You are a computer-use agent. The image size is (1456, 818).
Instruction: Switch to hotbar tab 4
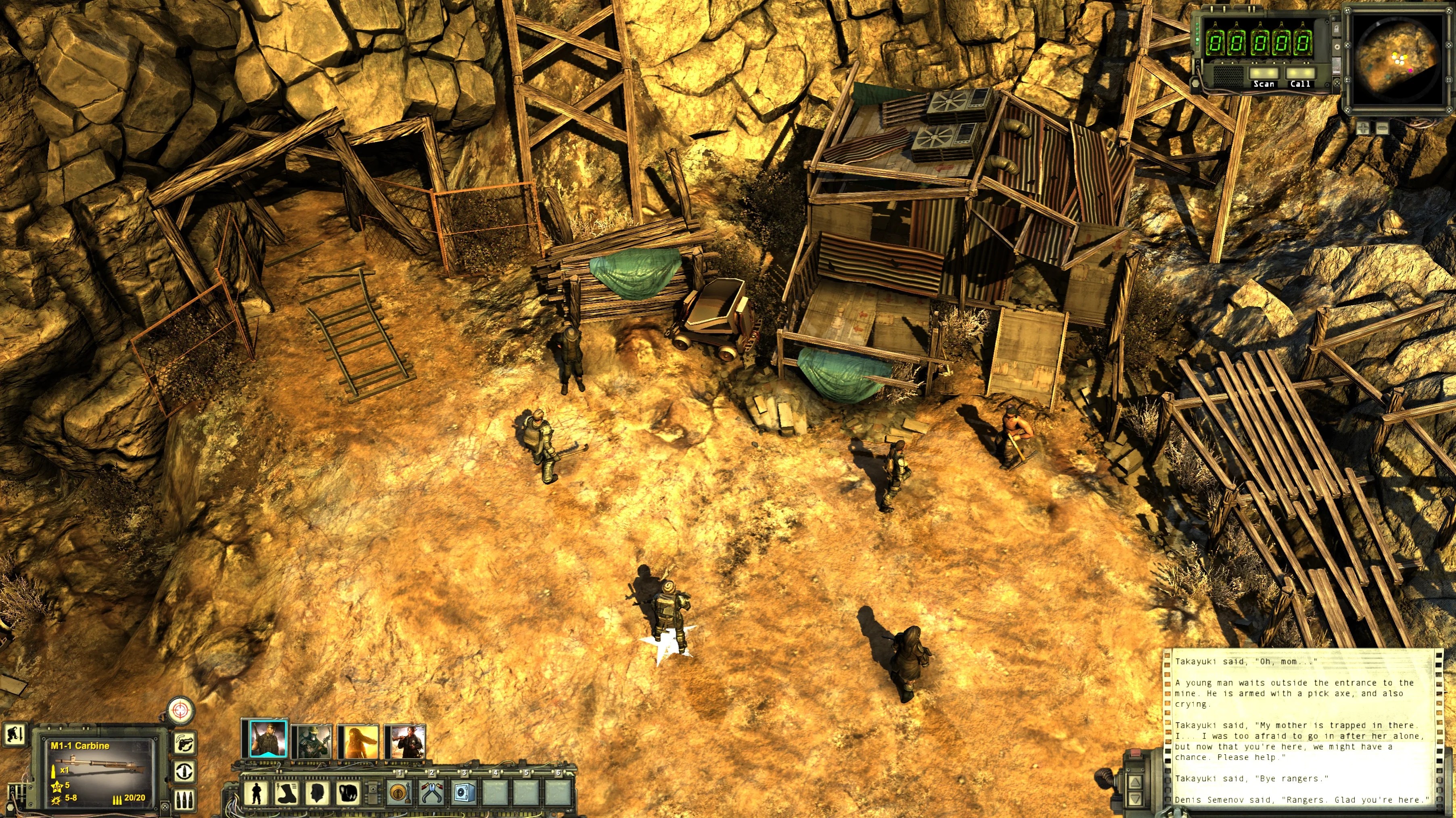[495, 773]
